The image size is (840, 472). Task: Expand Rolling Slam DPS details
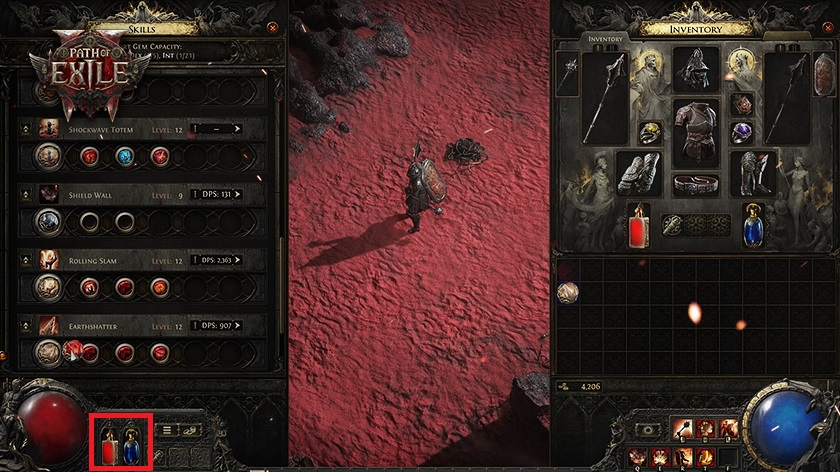click(x=221, y=260)
